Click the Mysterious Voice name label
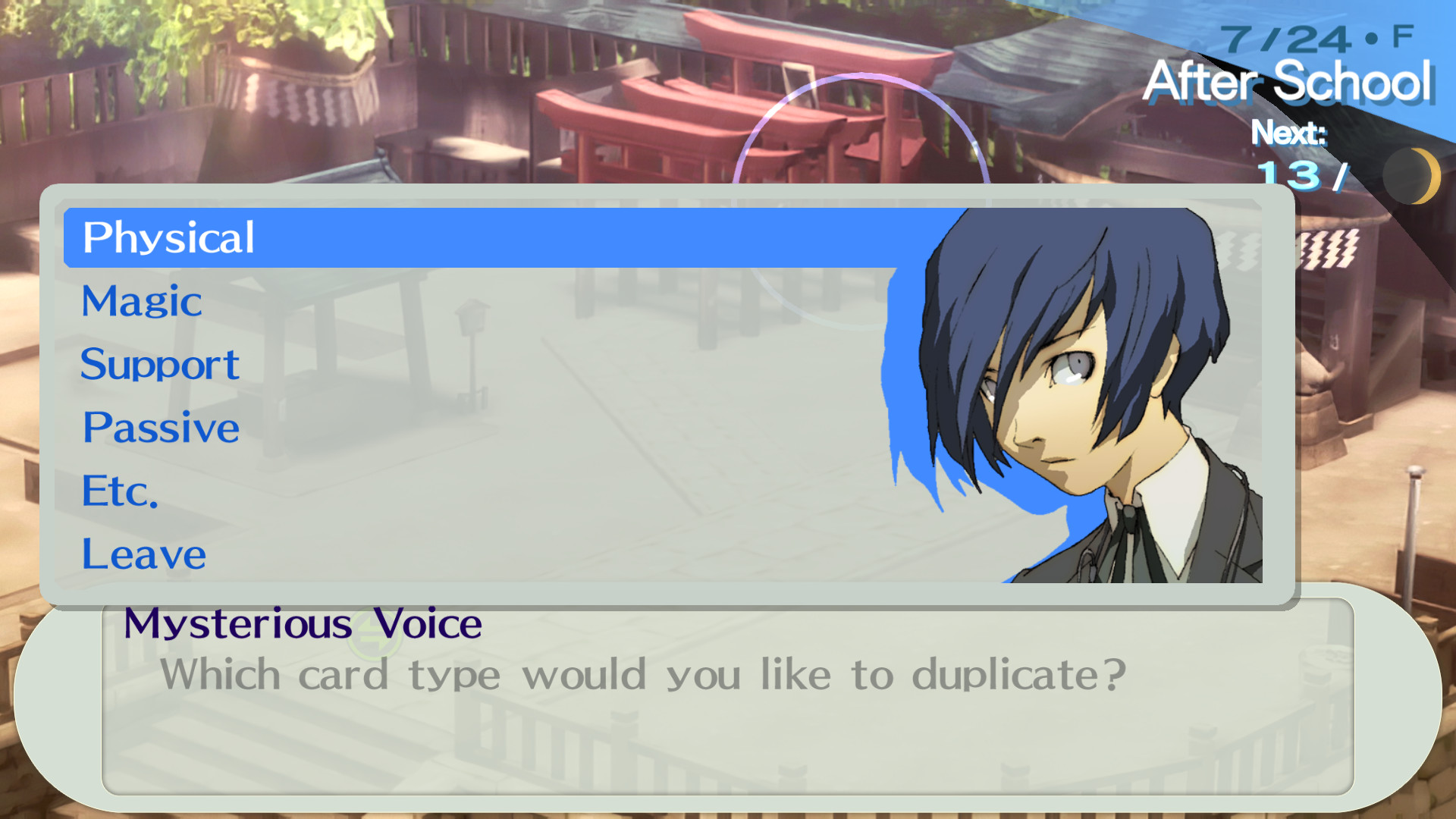Screen dimensions: 1456x819 tap(302, 624)
